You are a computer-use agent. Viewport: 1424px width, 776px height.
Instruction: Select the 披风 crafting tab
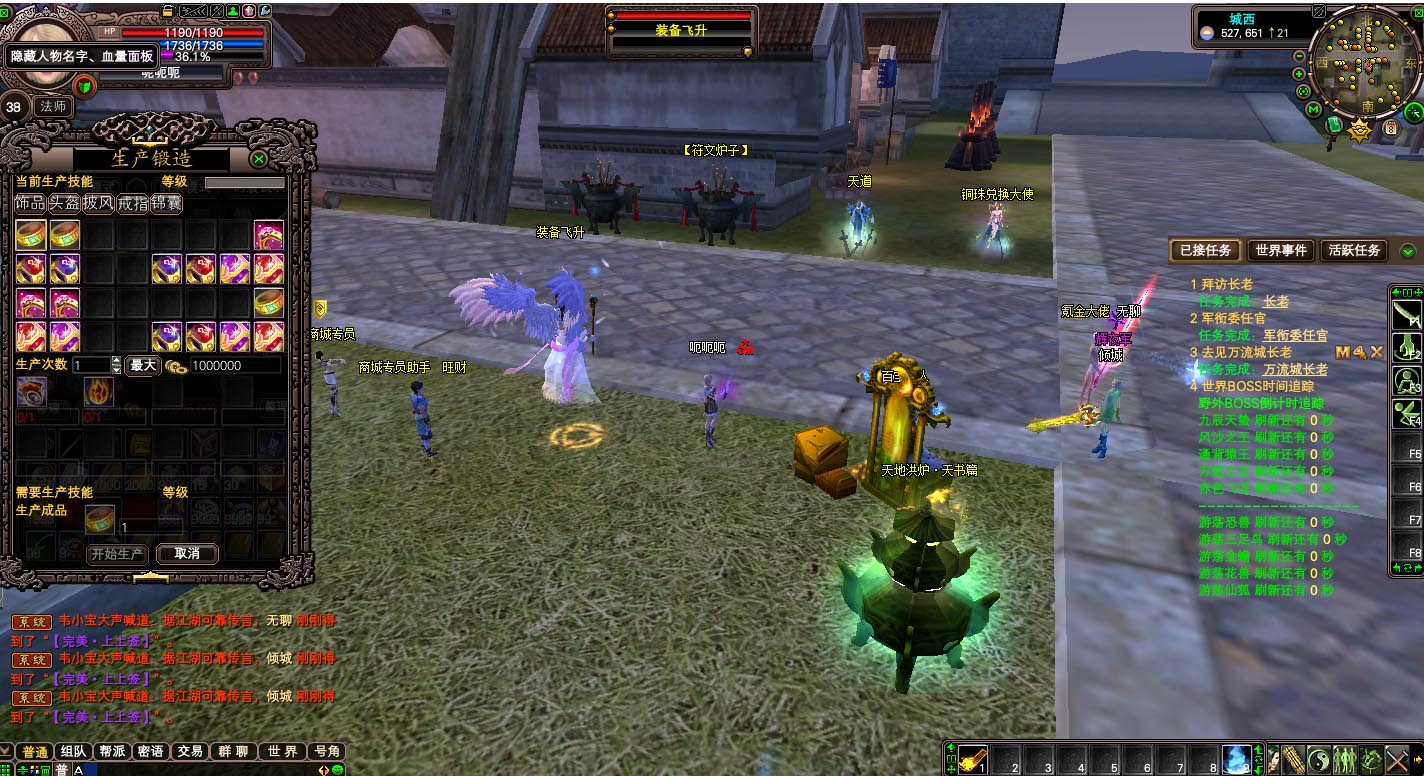(x=98, y=203)
